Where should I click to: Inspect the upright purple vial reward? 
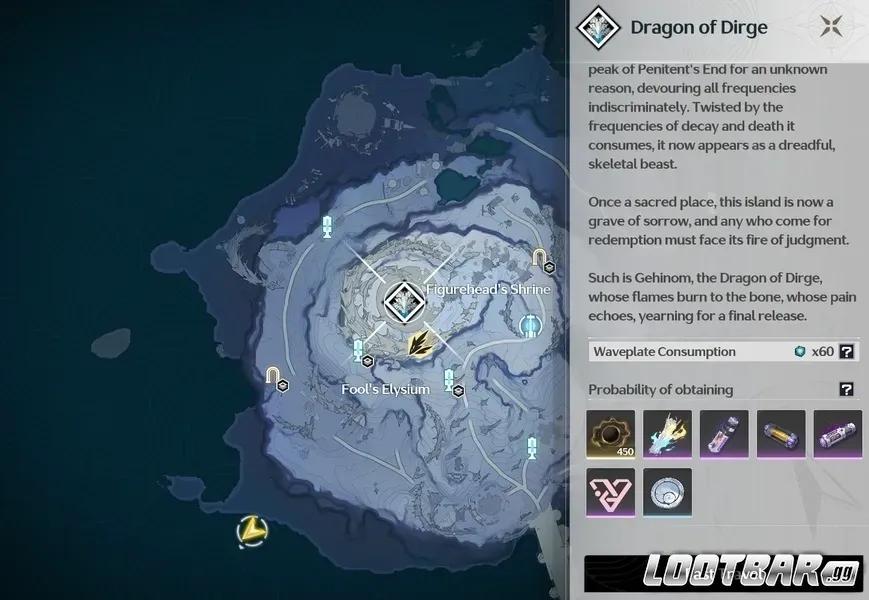tap(724, 434)
